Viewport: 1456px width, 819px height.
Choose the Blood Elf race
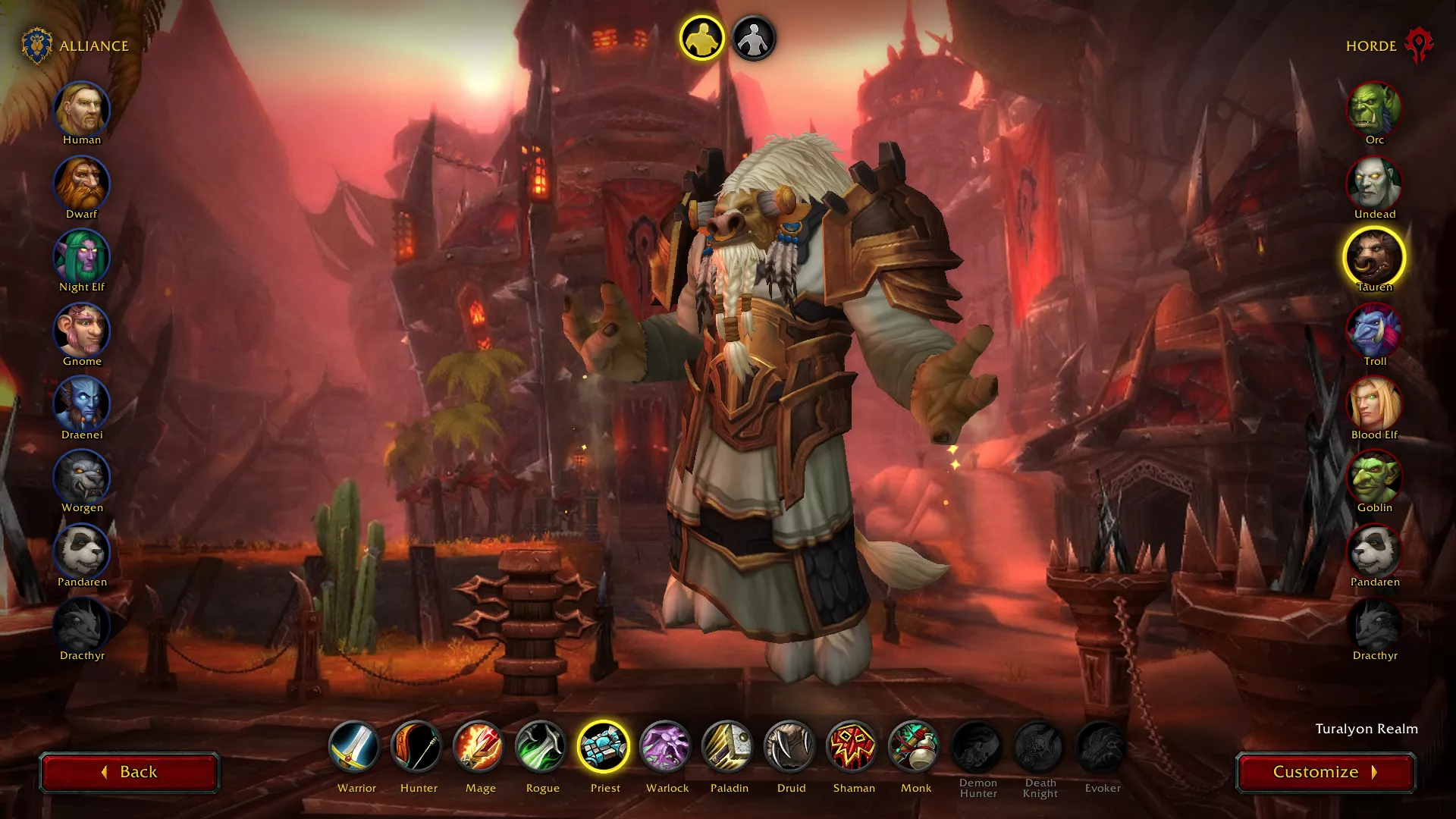click(x=1374, y=405)
